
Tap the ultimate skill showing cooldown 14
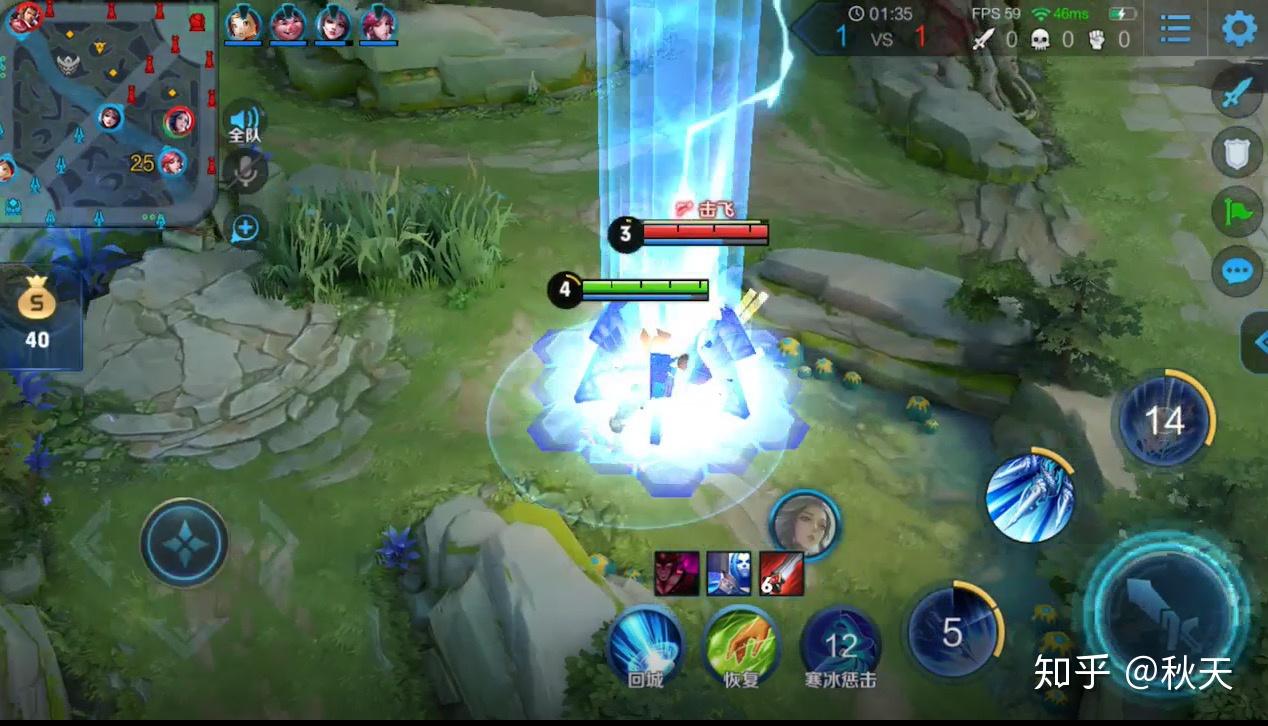point(1164,421)
